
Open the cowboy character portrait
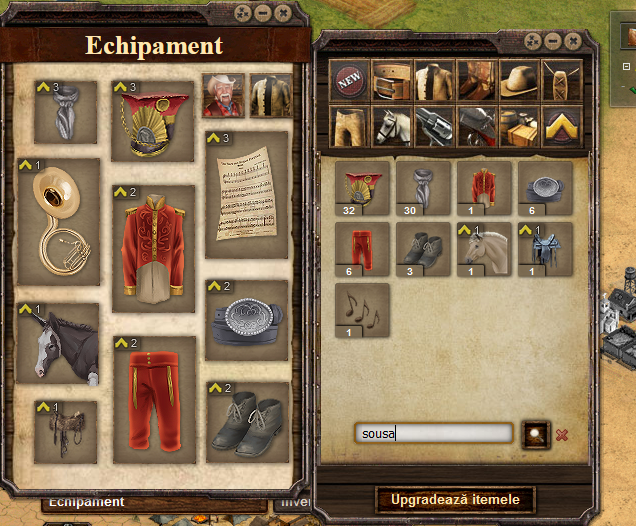(x=223, y=95)
